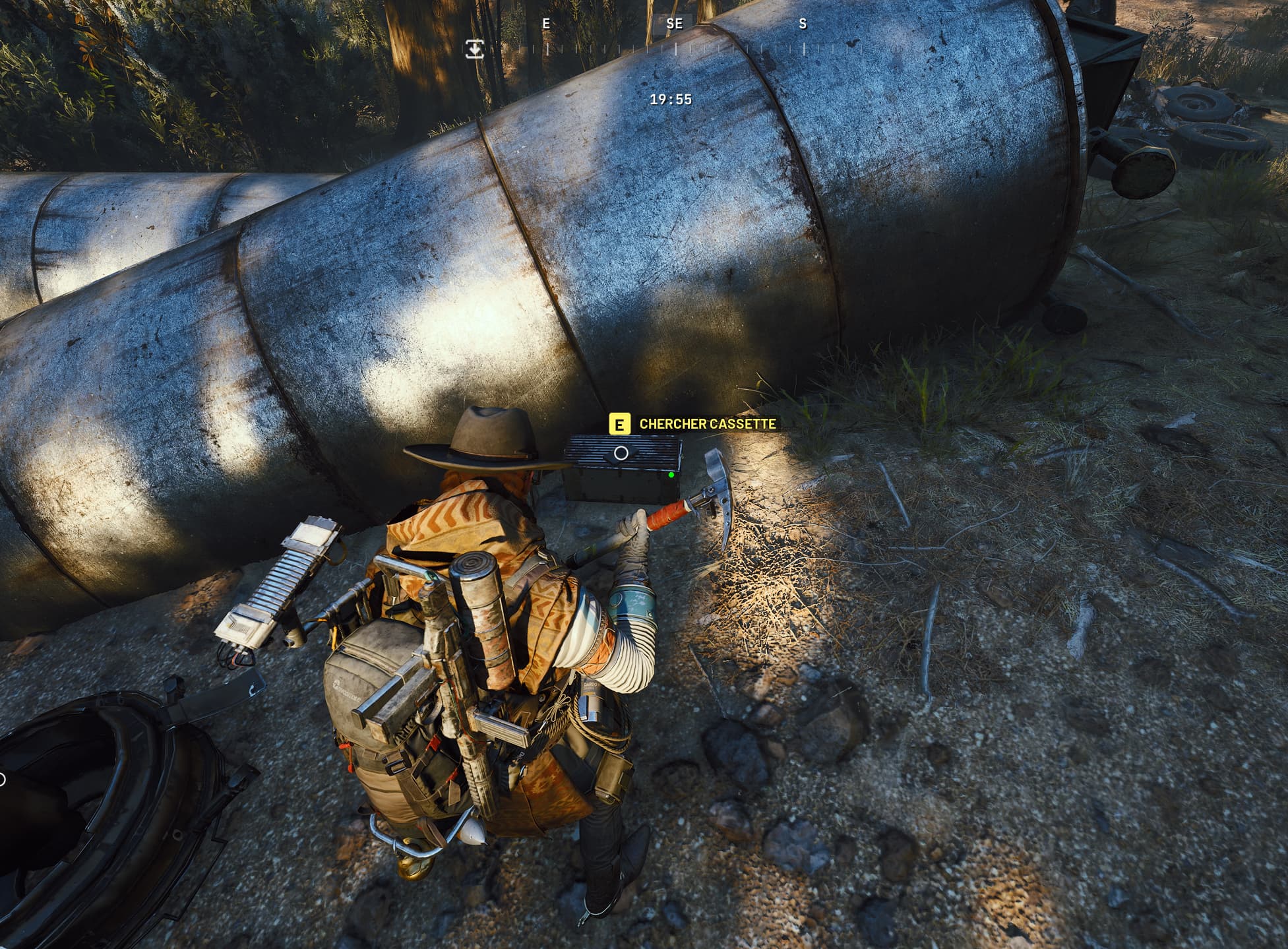
Task: Select the SE heading on the compass bar
Action: [674, 24]
